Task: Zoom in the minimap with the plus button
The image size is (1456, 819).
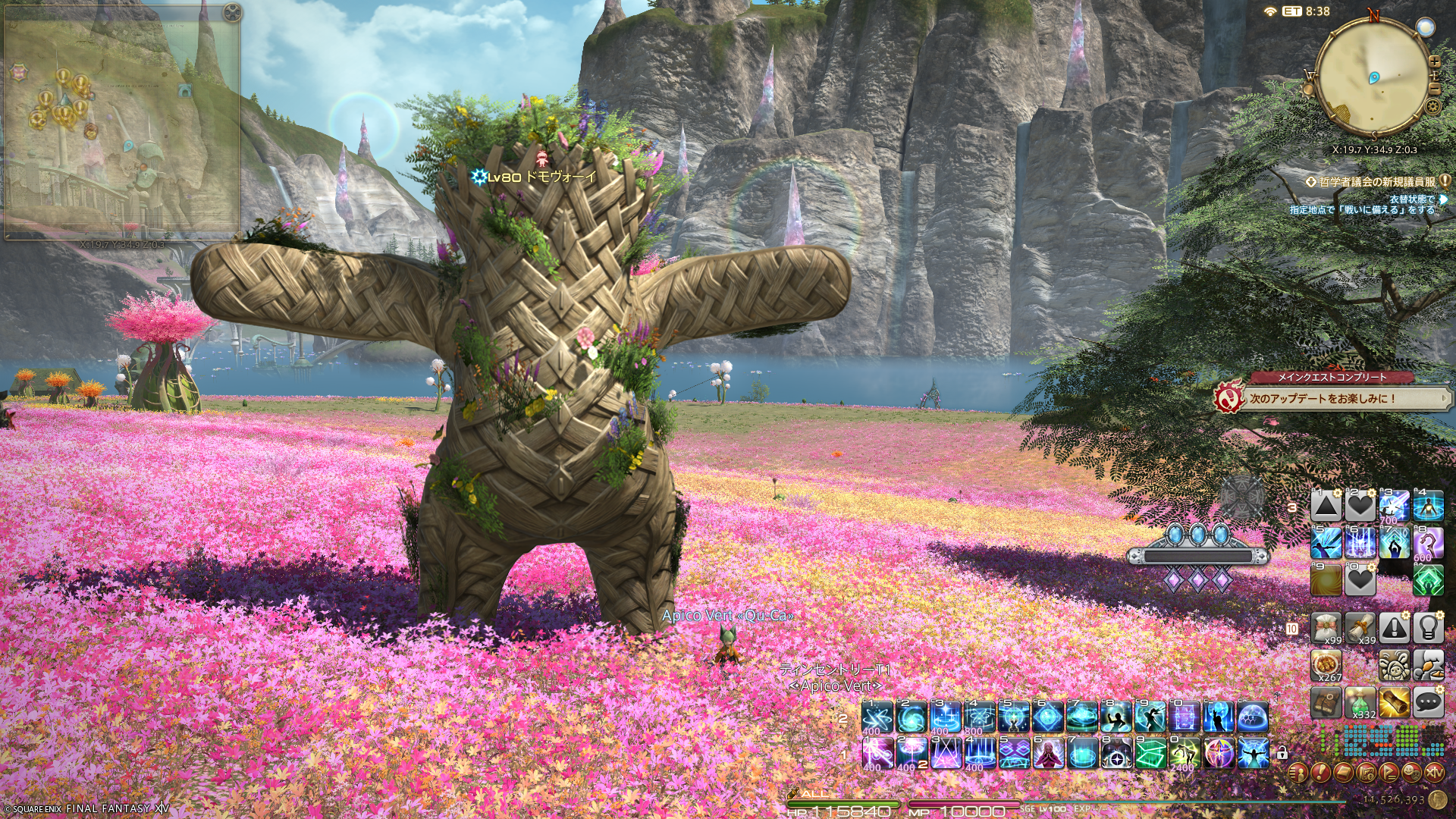Action: click(1434, 62)
